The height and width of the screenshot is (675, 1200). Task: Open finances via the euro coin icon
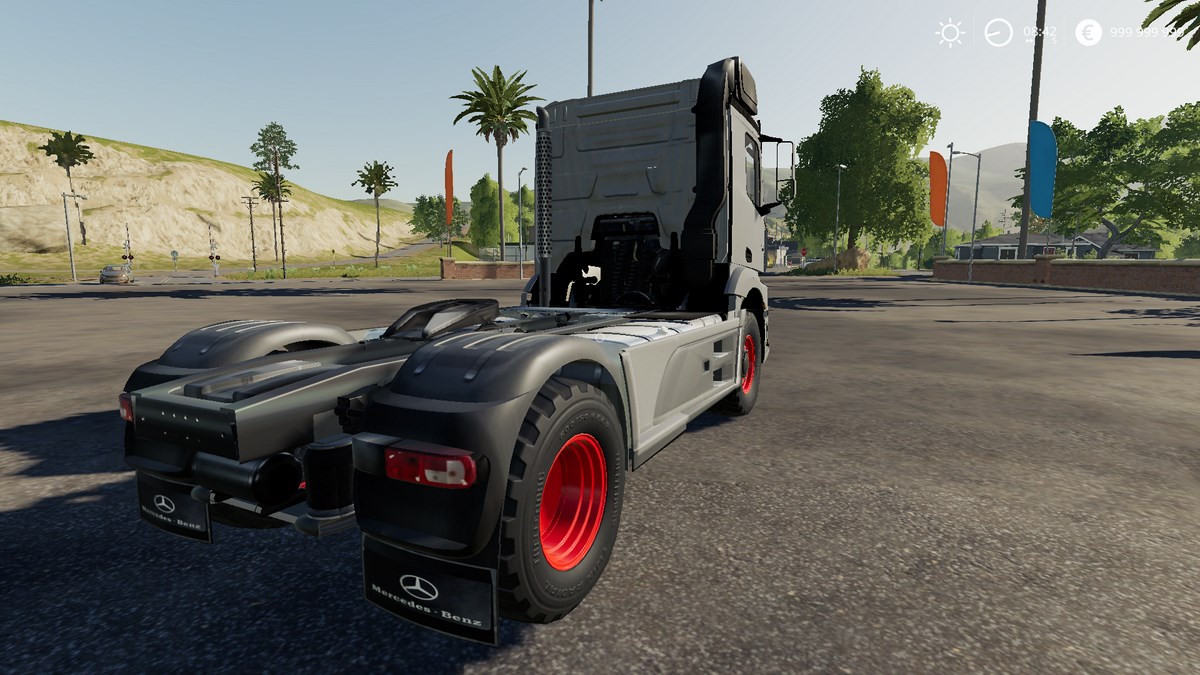(x=1088, y=33)
